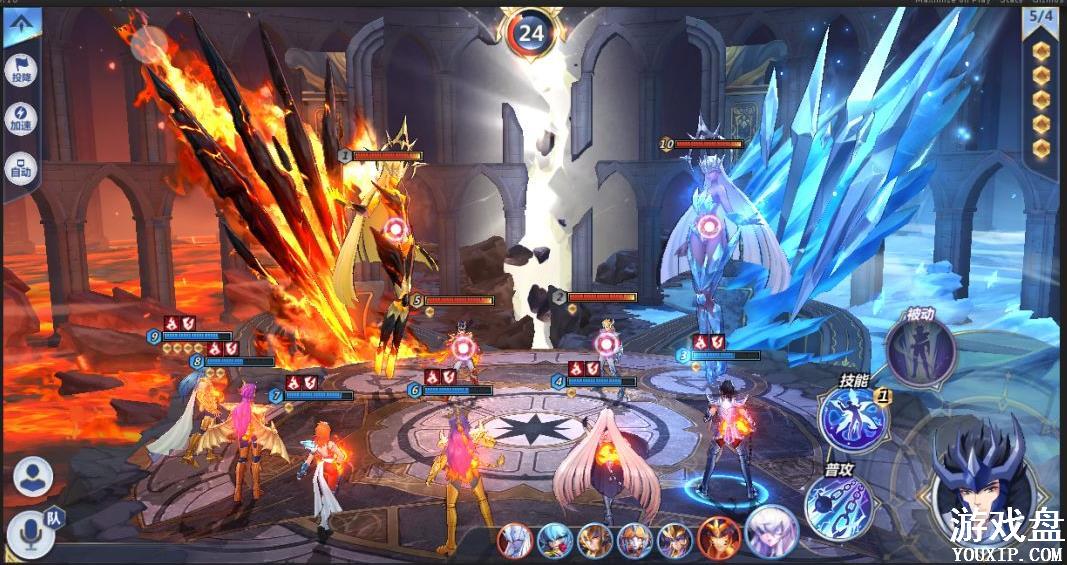Screen dimensions: 1067x565
Task: Choose the red-ringed pale-haired portrait starting the turn bar
Action: click(515, 540)
